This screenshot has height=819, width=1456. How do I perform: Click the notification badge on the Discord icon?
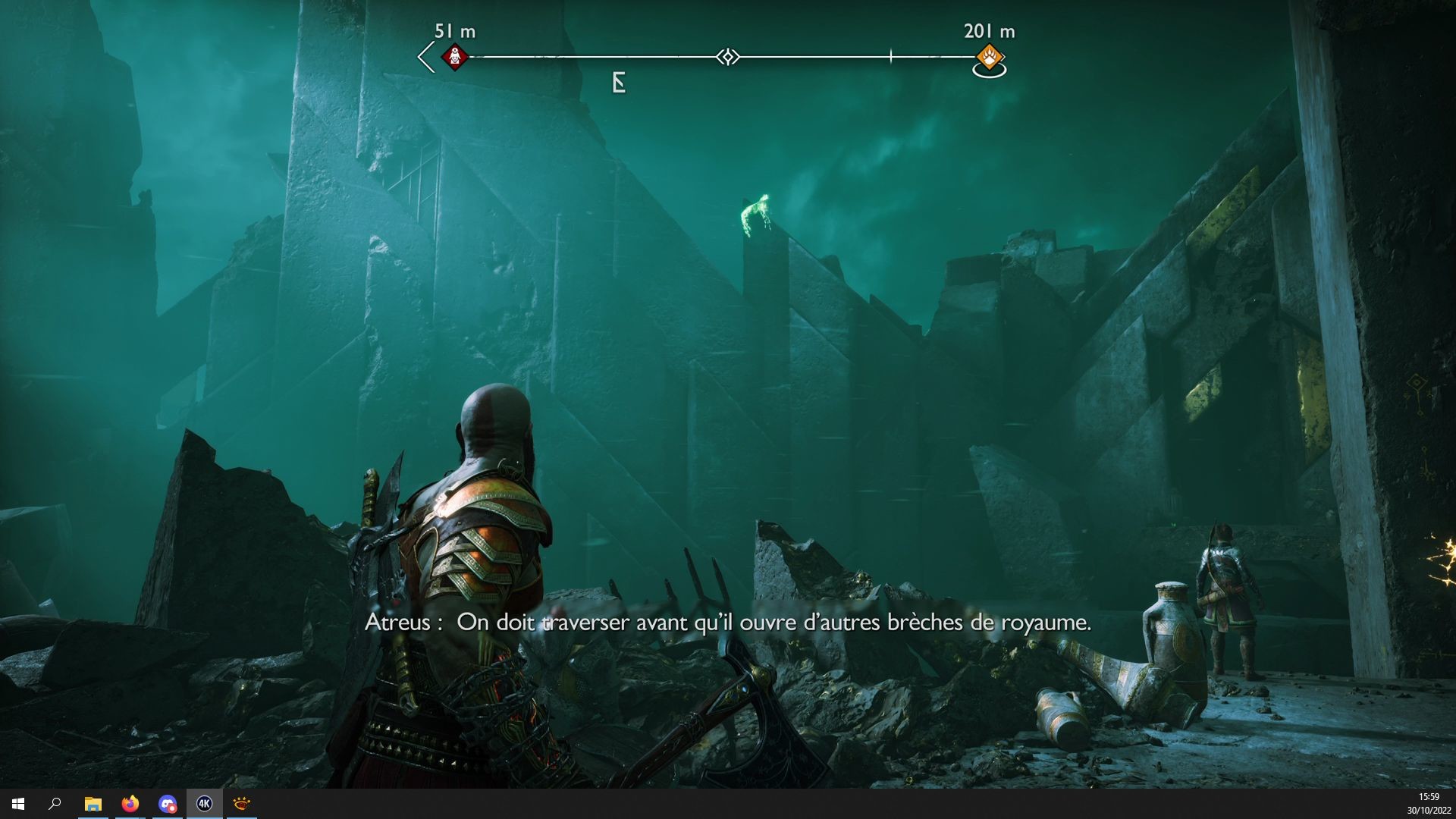[173, 808]
